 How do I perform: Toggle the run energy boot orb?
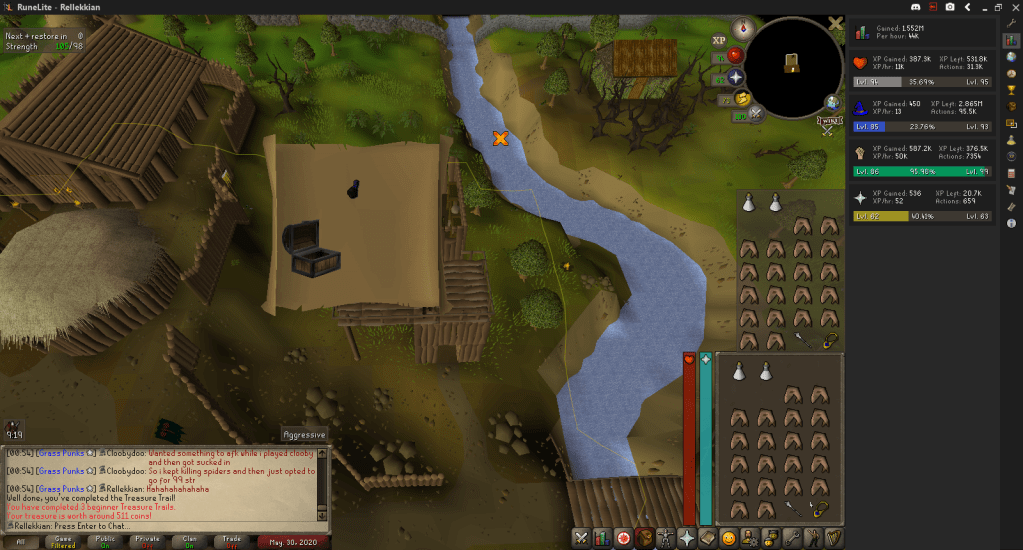pyautogui.click(x=740, y=97)
